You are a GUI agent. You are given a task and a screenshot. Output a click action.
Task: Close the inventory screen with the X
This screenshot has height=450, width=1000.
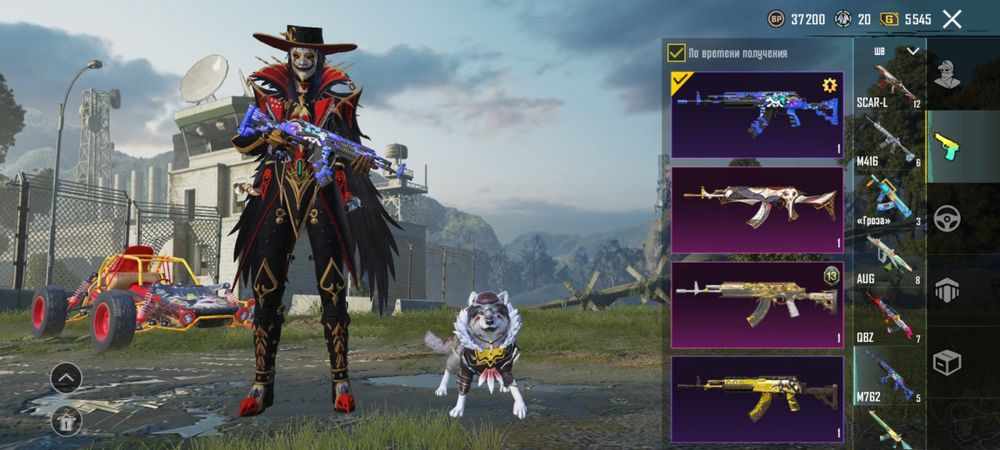952,19
